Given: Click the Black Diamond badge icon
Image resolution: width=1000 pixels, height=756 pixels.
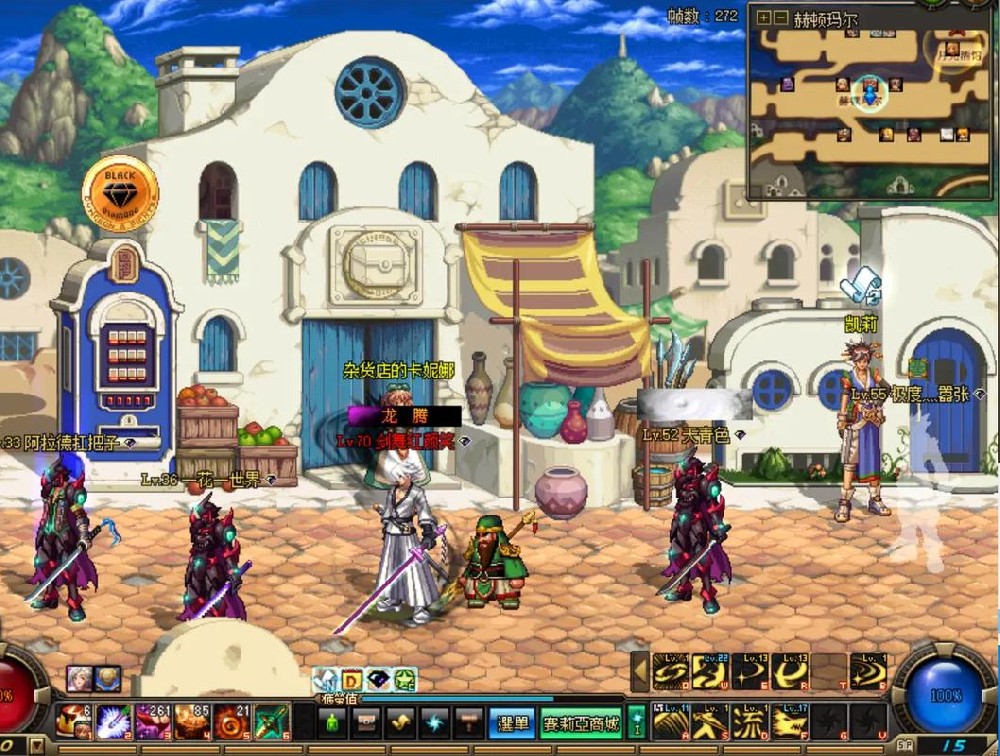Looking at the screenshot, I should (x=120, y=189).
